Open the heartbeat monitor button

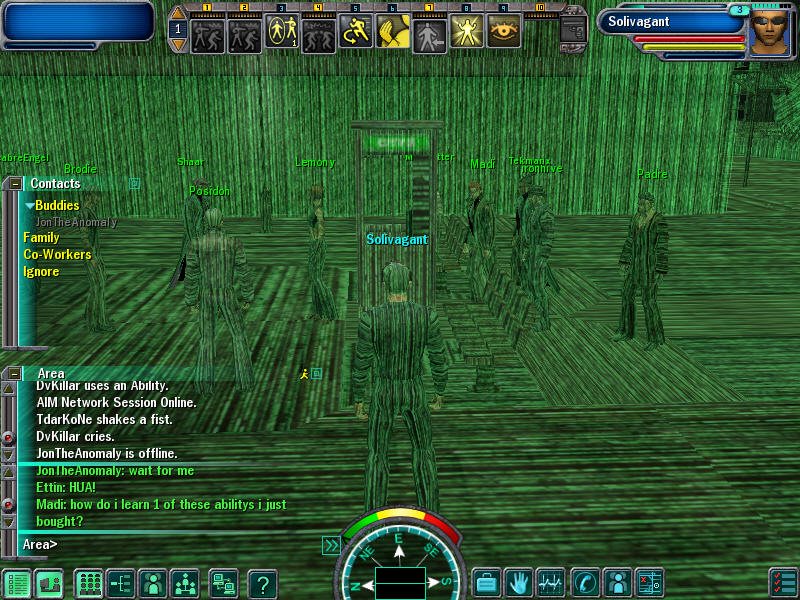pyautogui.click(x=551, y=582)
